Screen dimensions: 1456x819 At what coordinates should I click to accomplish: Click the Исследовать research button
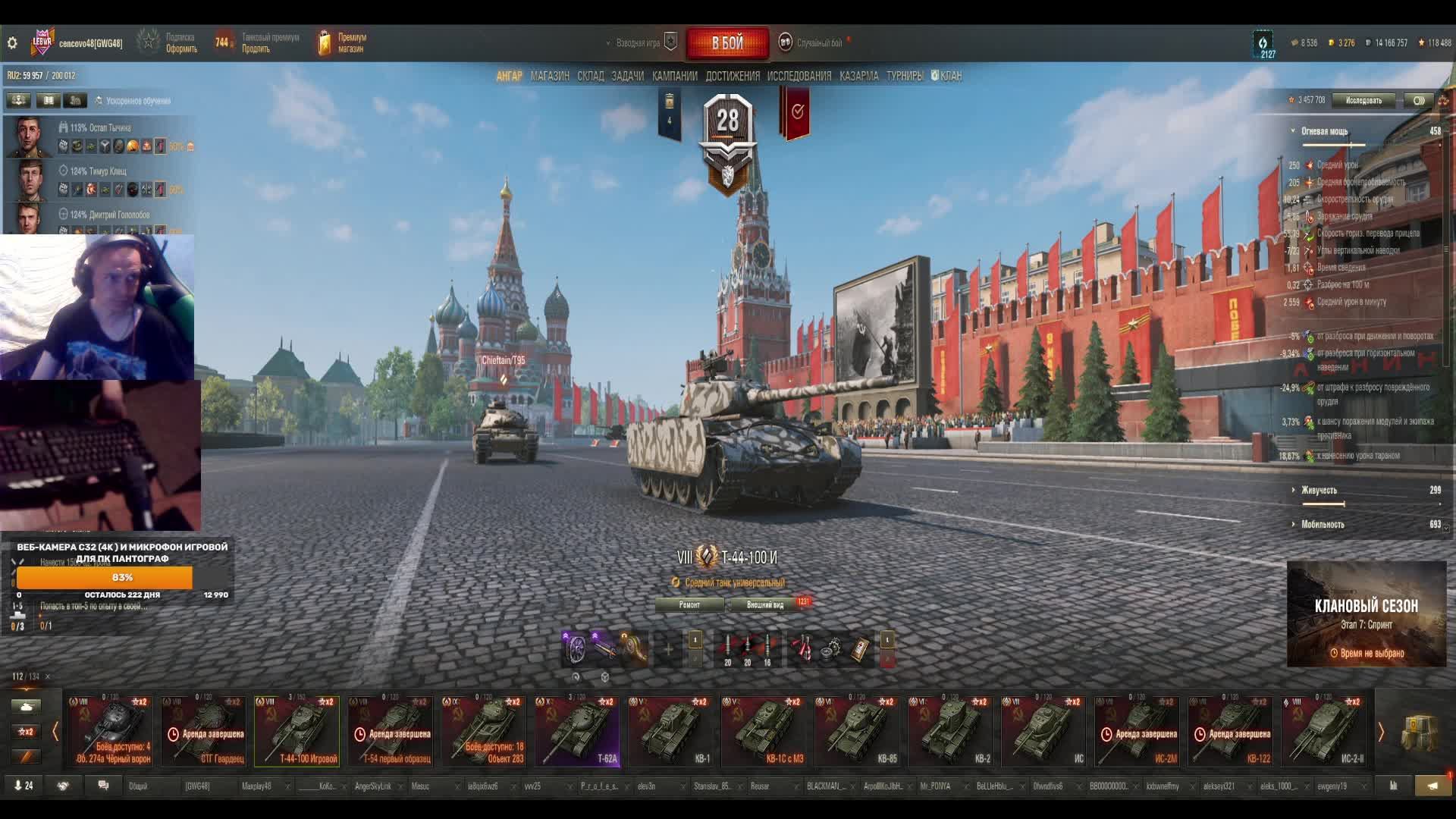(1363, 100)
